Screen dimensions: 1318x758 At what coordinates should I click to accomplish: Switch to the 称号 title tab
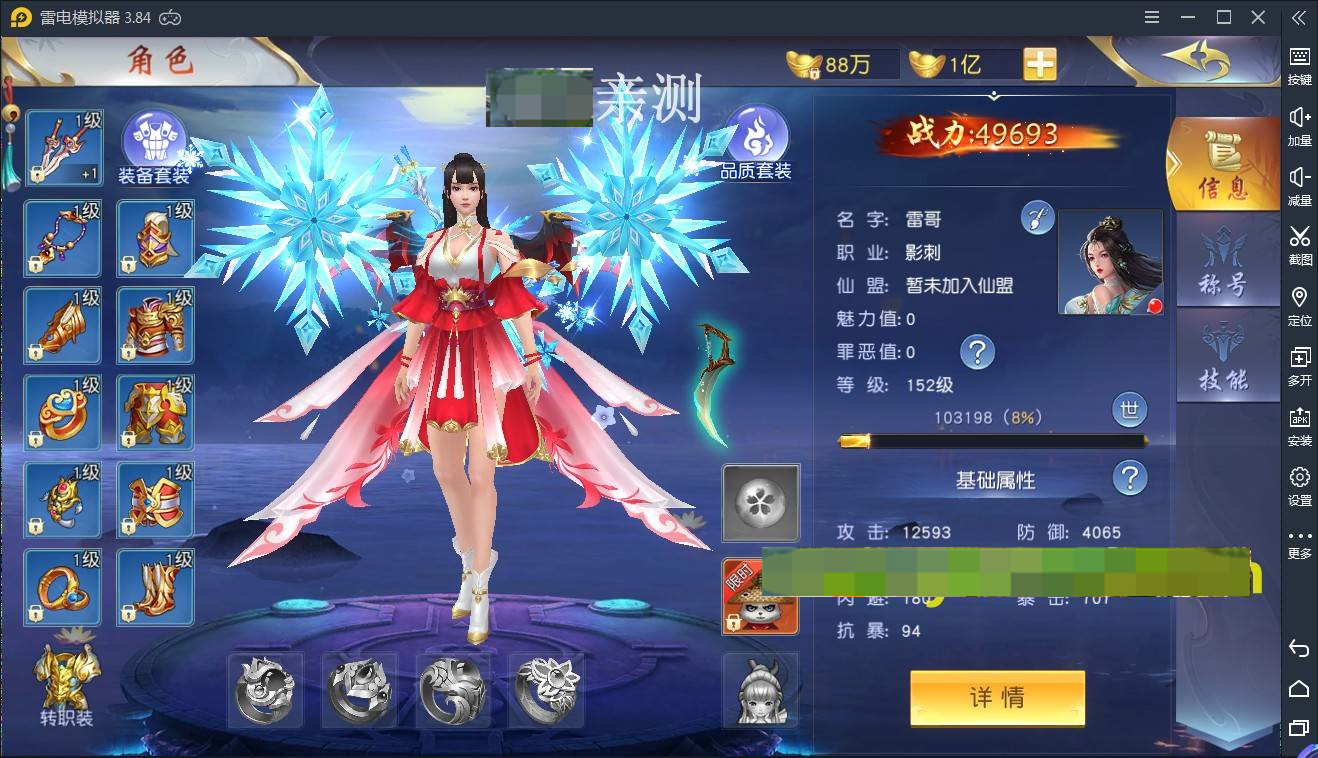(1227, 262)
